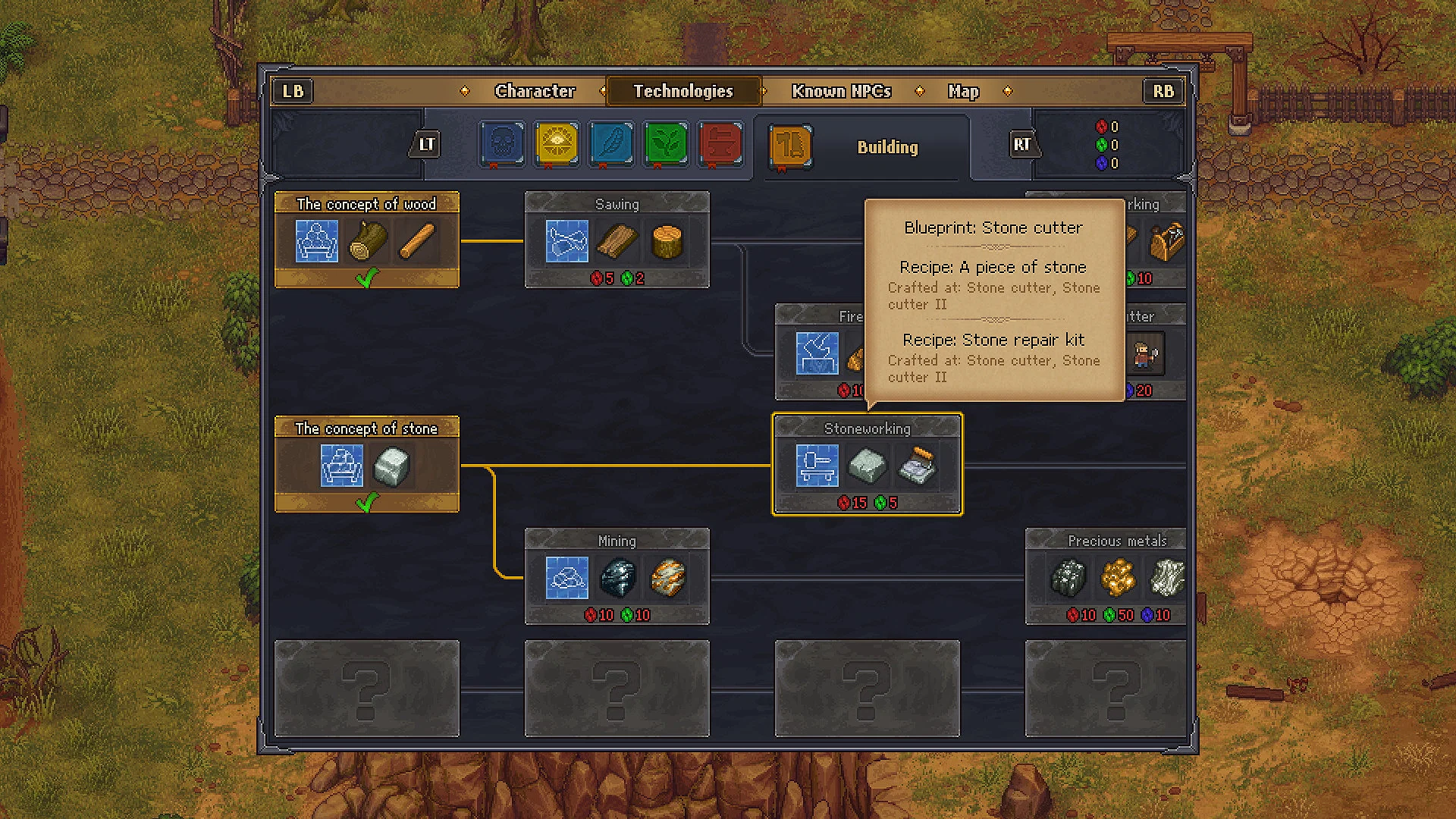The width and height of the screenshot is (1456, 819).
Task: Click the ore icon inside the Mining node
Action: [x=617, y=576]
